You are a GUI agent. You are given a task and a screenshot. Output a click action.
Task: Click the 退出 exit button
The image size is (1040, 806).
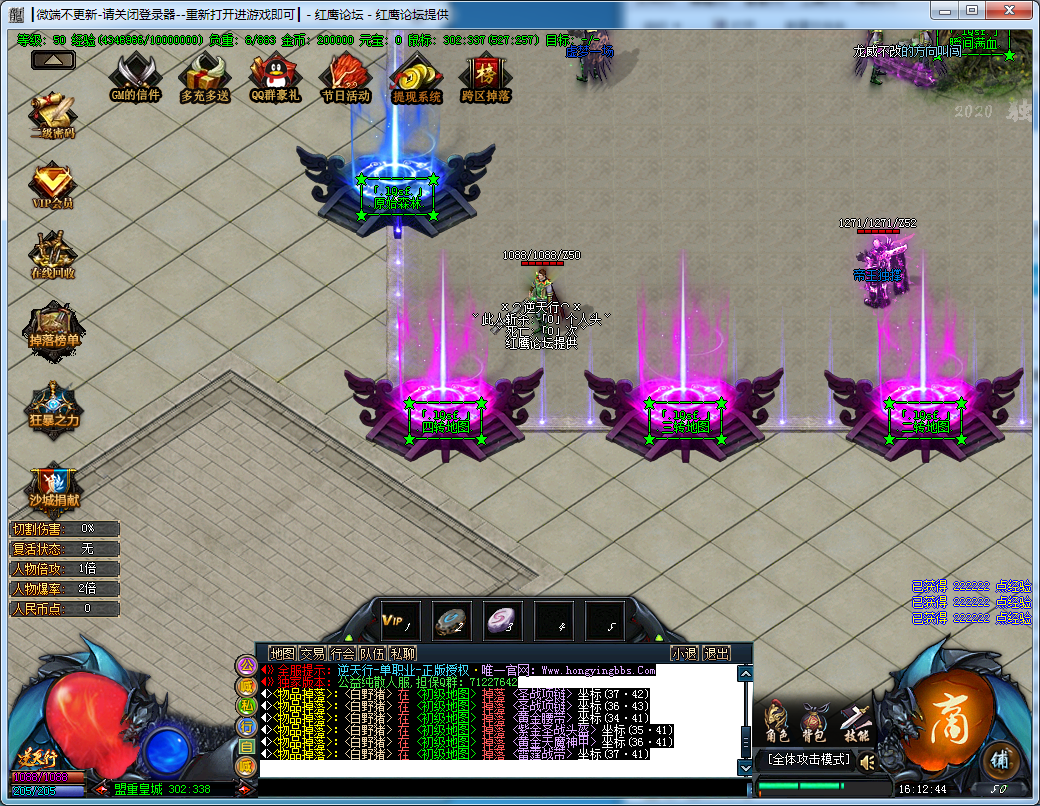tap(716, 653)
